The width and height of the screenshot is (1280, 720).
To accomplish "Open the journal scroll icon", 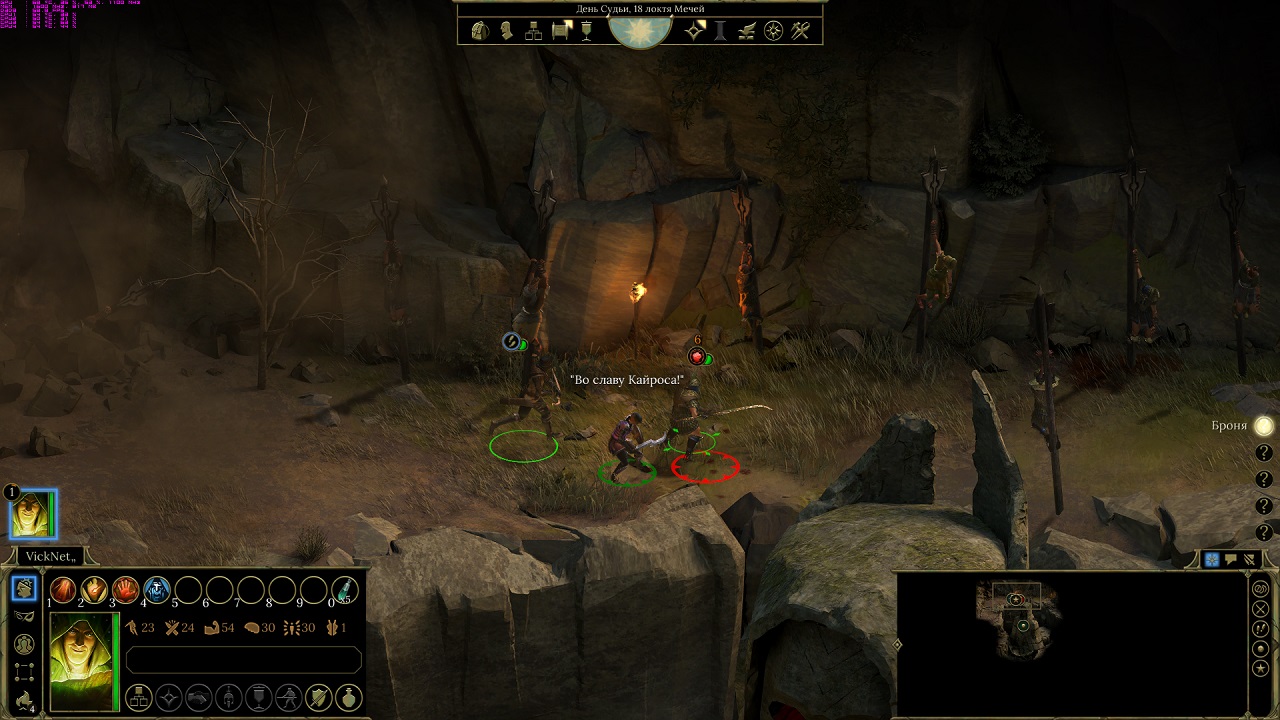I will (x=560, y=31).
